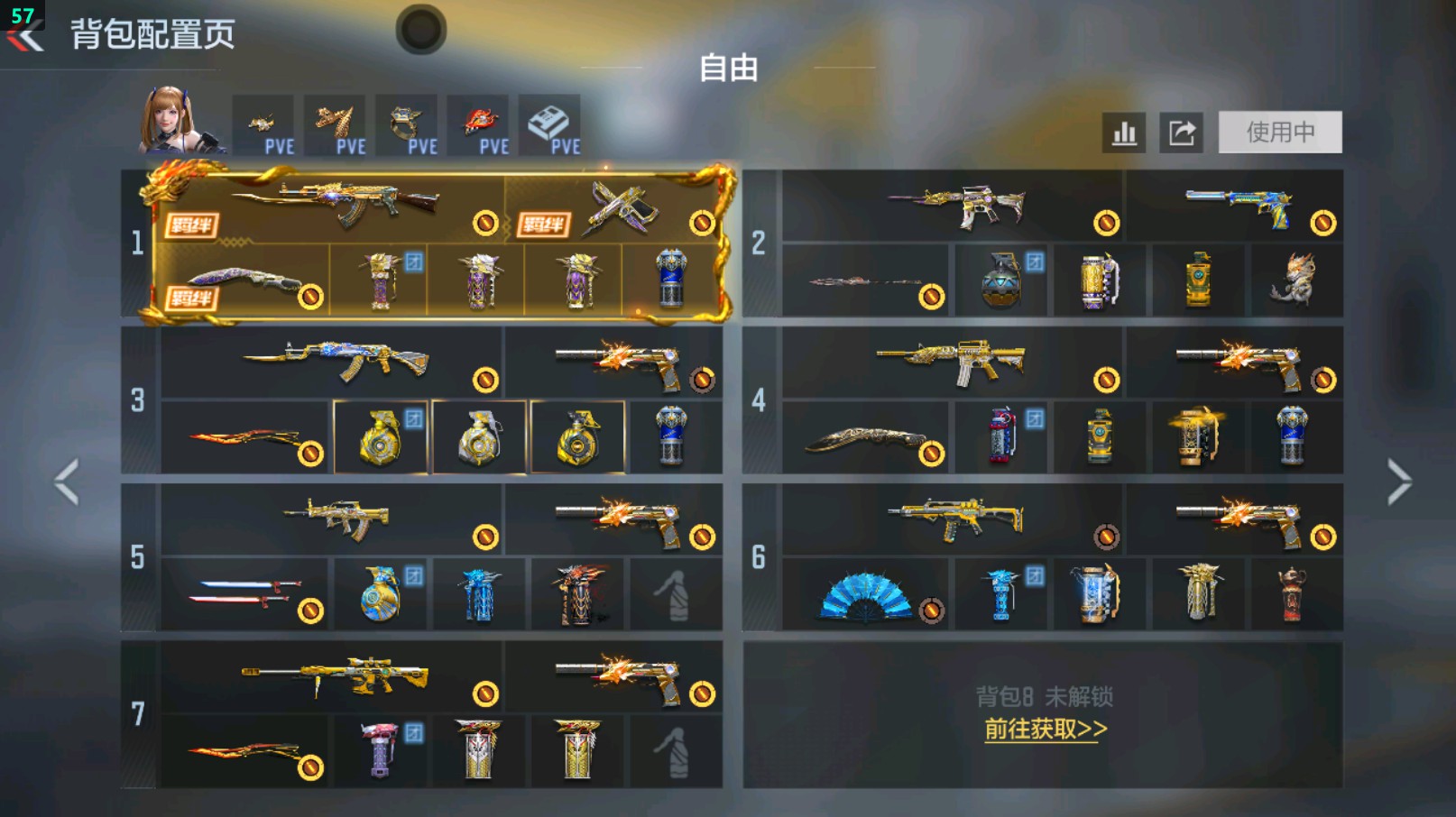This screenshot has height=817, width=1456.
Task: Open the statistics bar-chart icon
Action: (1122, 132)
